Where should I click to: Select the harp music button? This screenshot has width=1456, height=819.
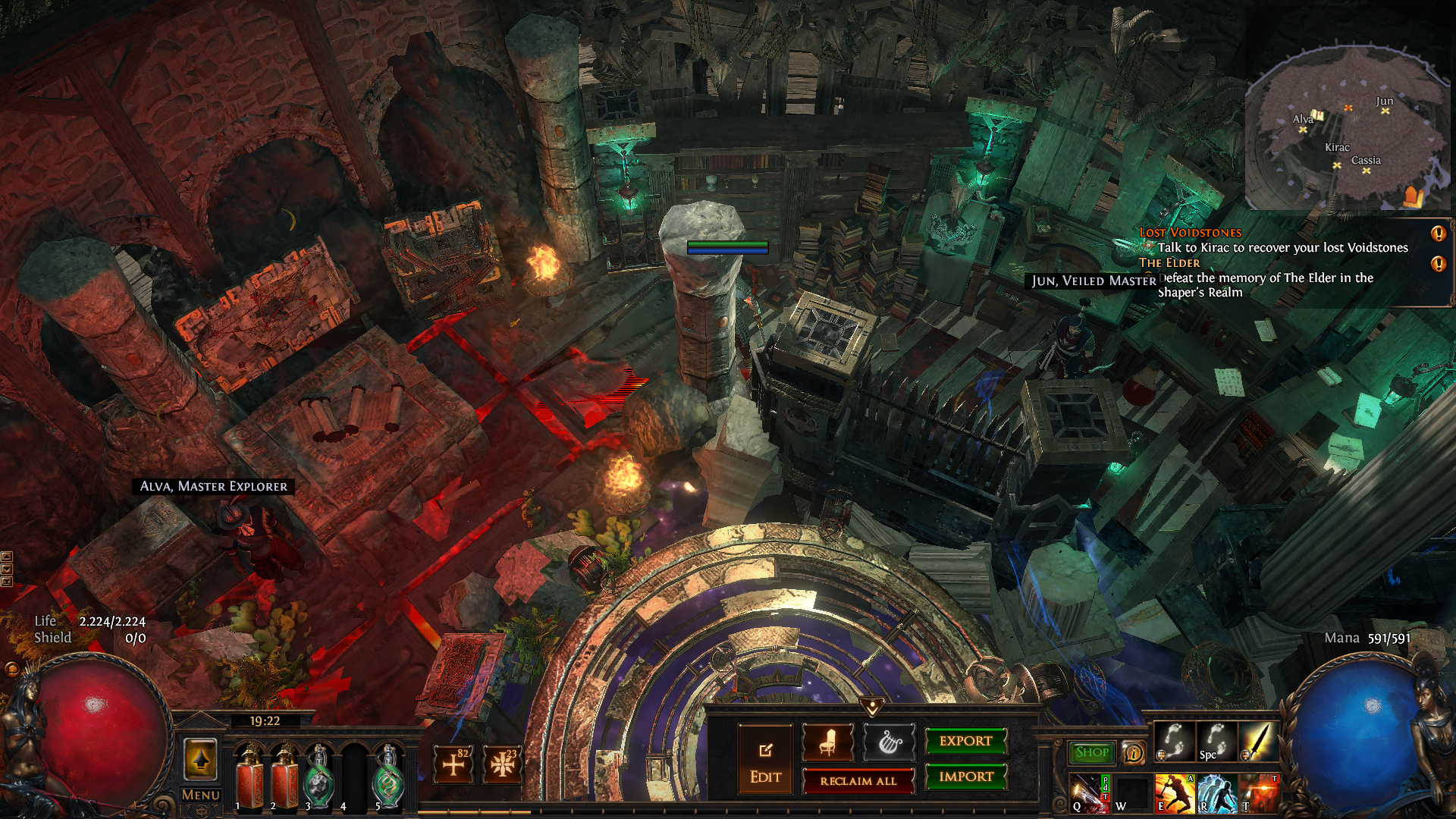(889, 742)
